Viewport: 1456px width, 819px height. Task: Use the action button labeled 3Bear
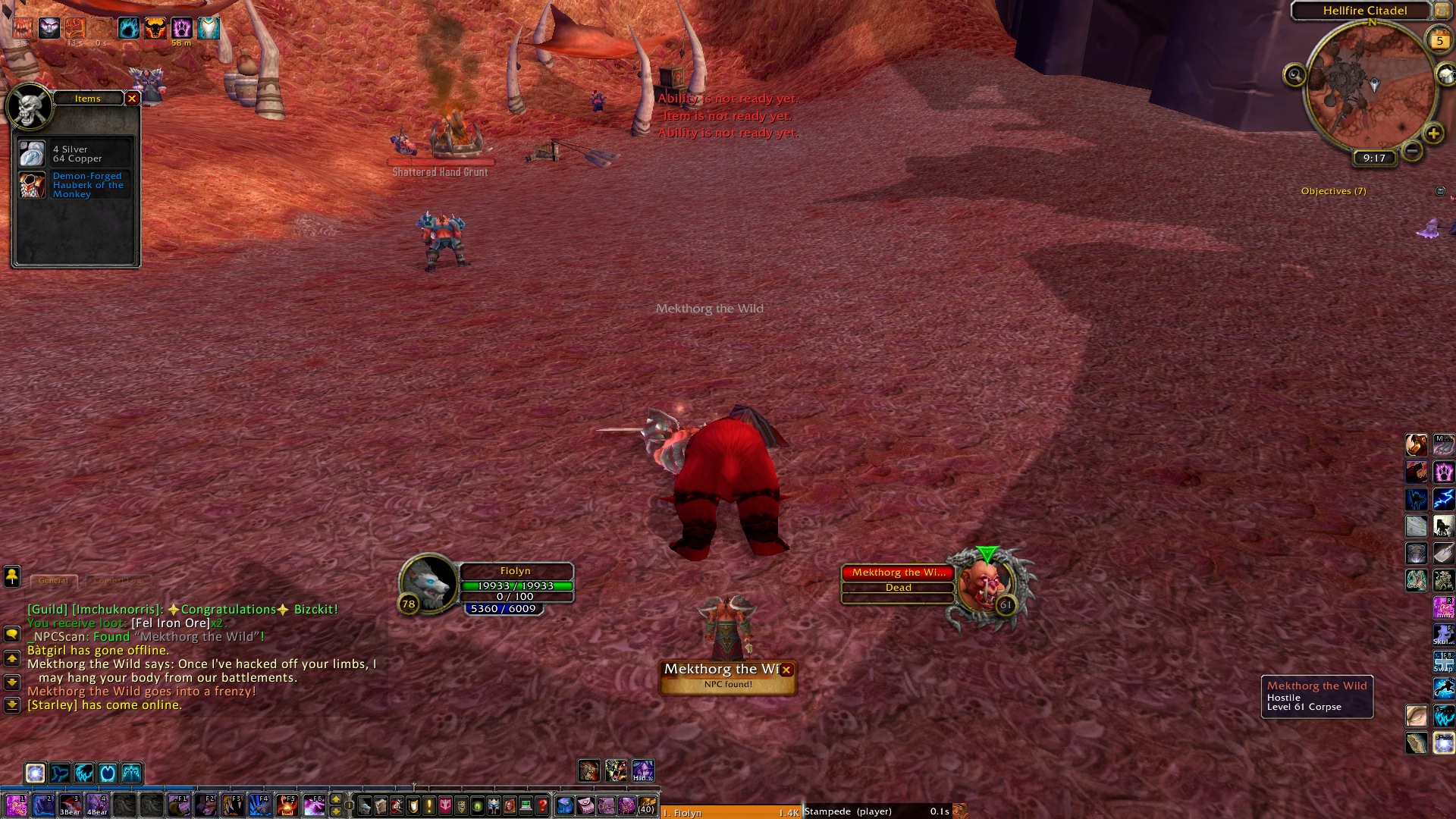coord(71,805)
